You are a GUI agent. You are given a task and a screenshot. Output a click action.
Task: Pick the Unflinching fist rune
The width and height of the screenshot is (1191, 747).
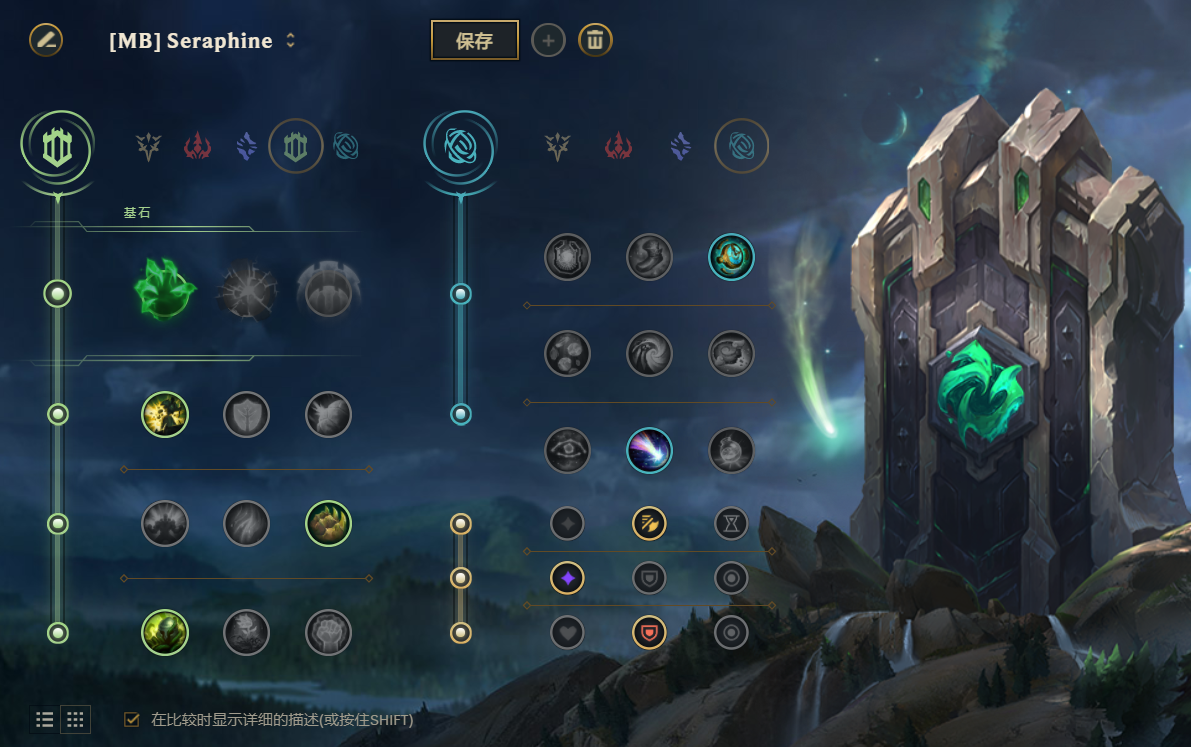328,632
